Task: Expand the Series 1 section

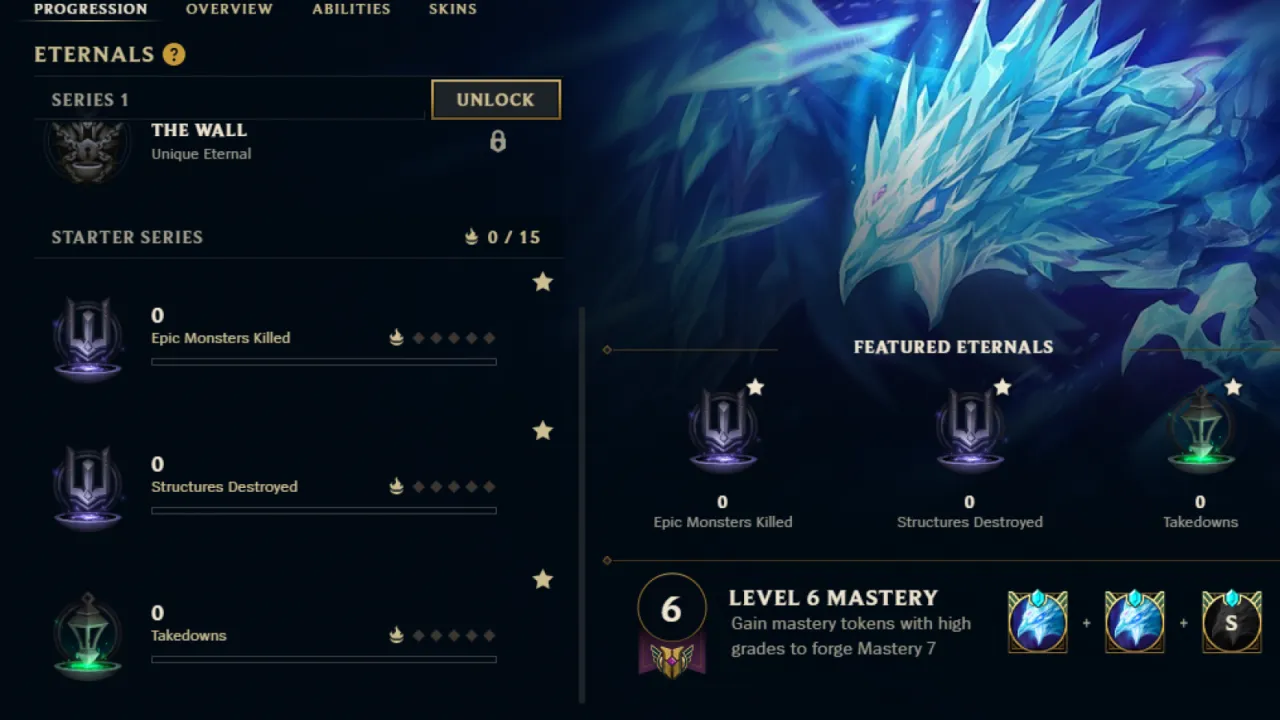Action: pyautogui.click(x=89, y=99)
